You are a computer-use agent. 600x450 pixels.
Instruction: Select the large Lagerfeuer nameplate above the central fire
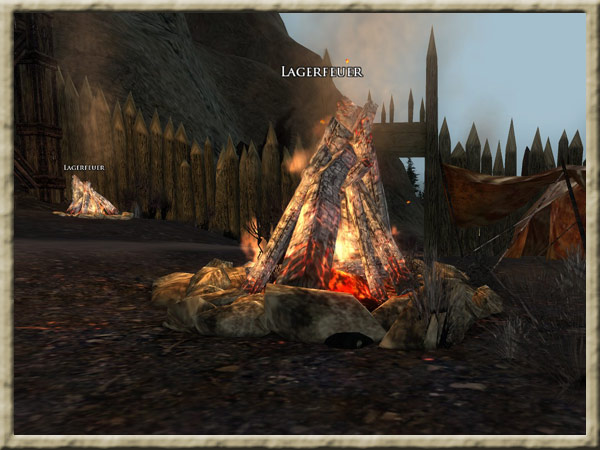pos(321,72)
